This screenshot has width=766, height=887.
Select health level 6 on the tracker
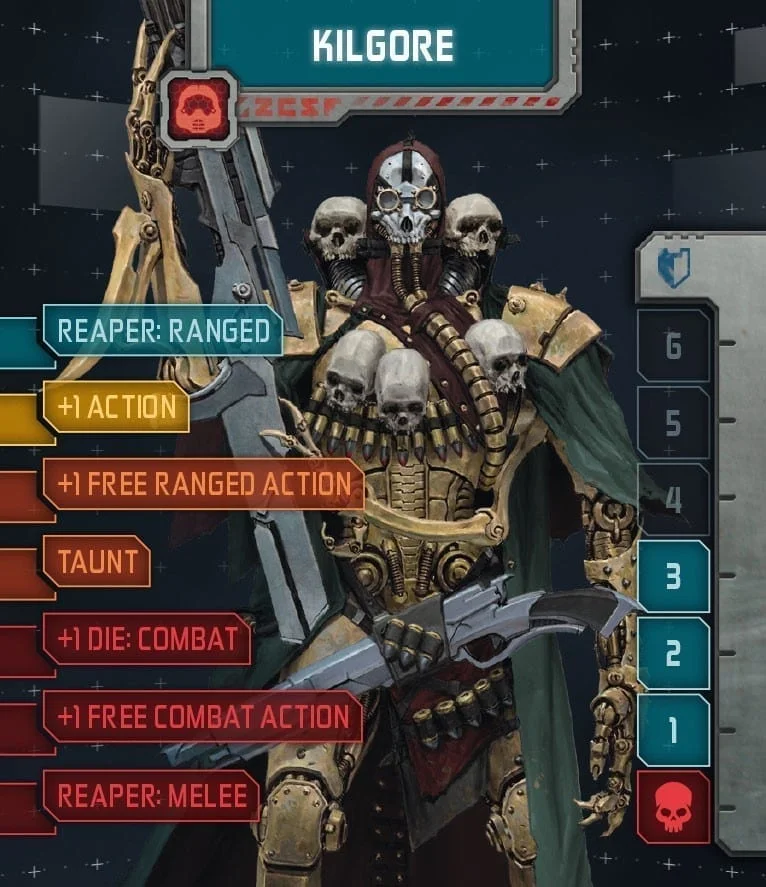(x=673, y=346)
